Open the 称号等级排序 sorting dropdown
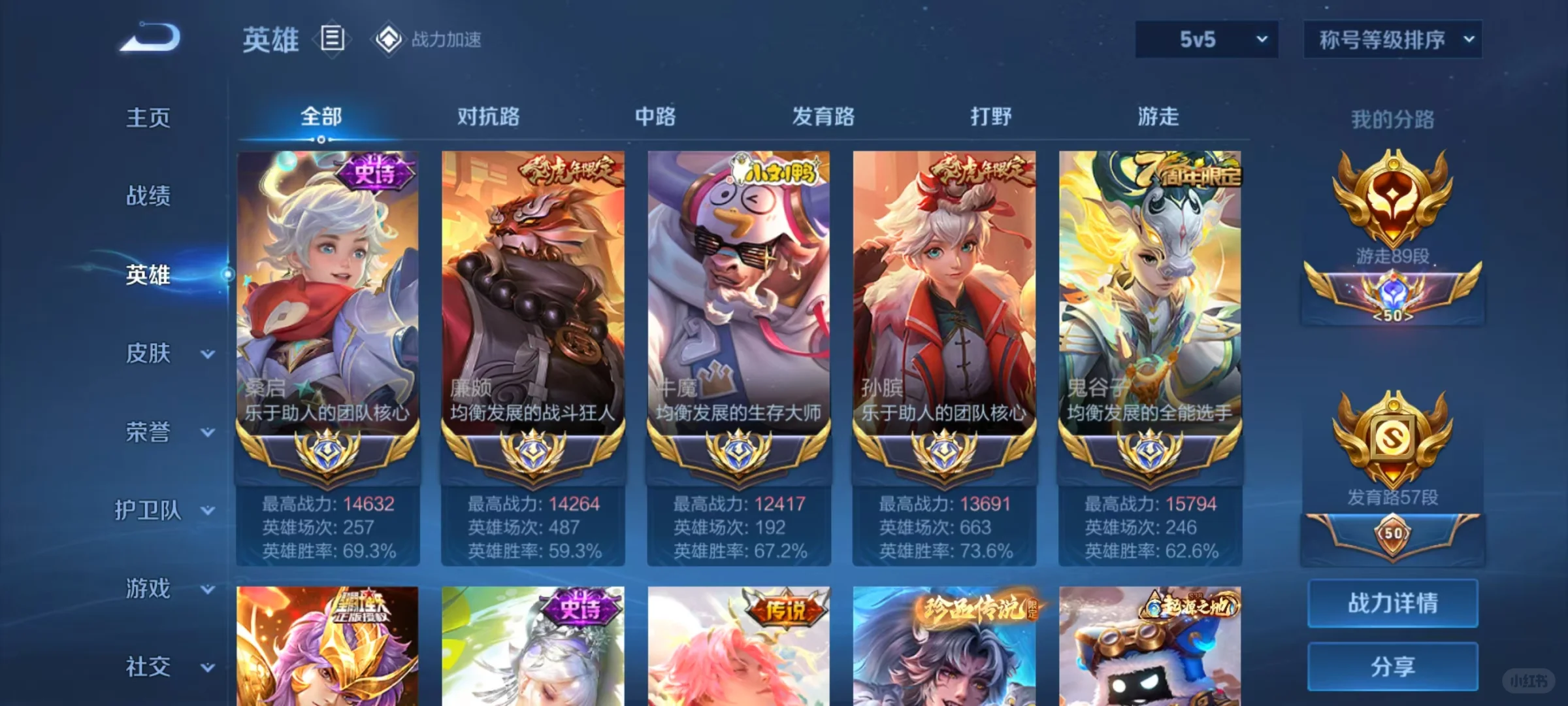The width and height of the screenshot is (1568, 706). 1392,39
